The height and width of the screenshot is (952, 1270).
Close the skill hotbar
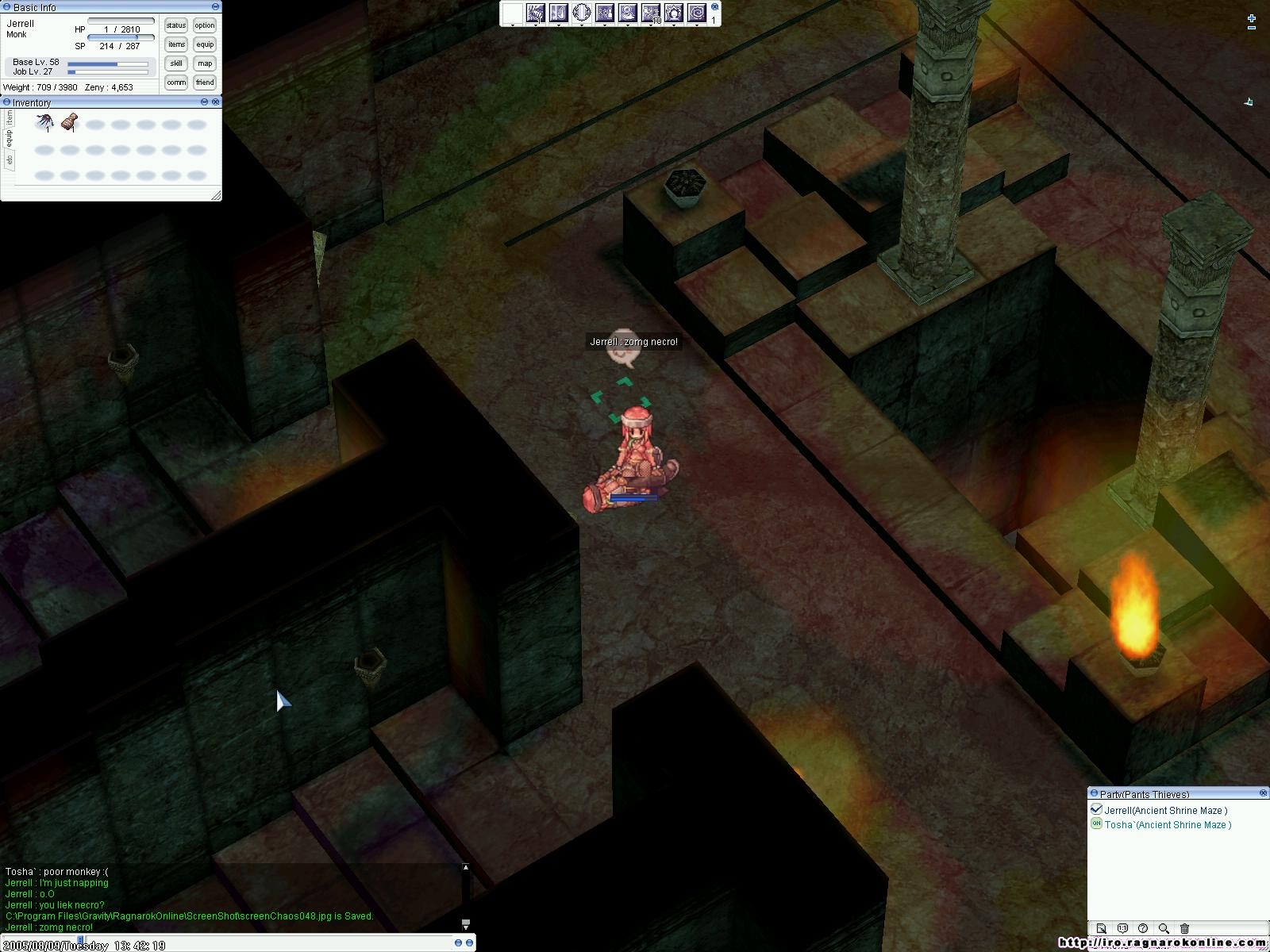[x=714, y=7]
